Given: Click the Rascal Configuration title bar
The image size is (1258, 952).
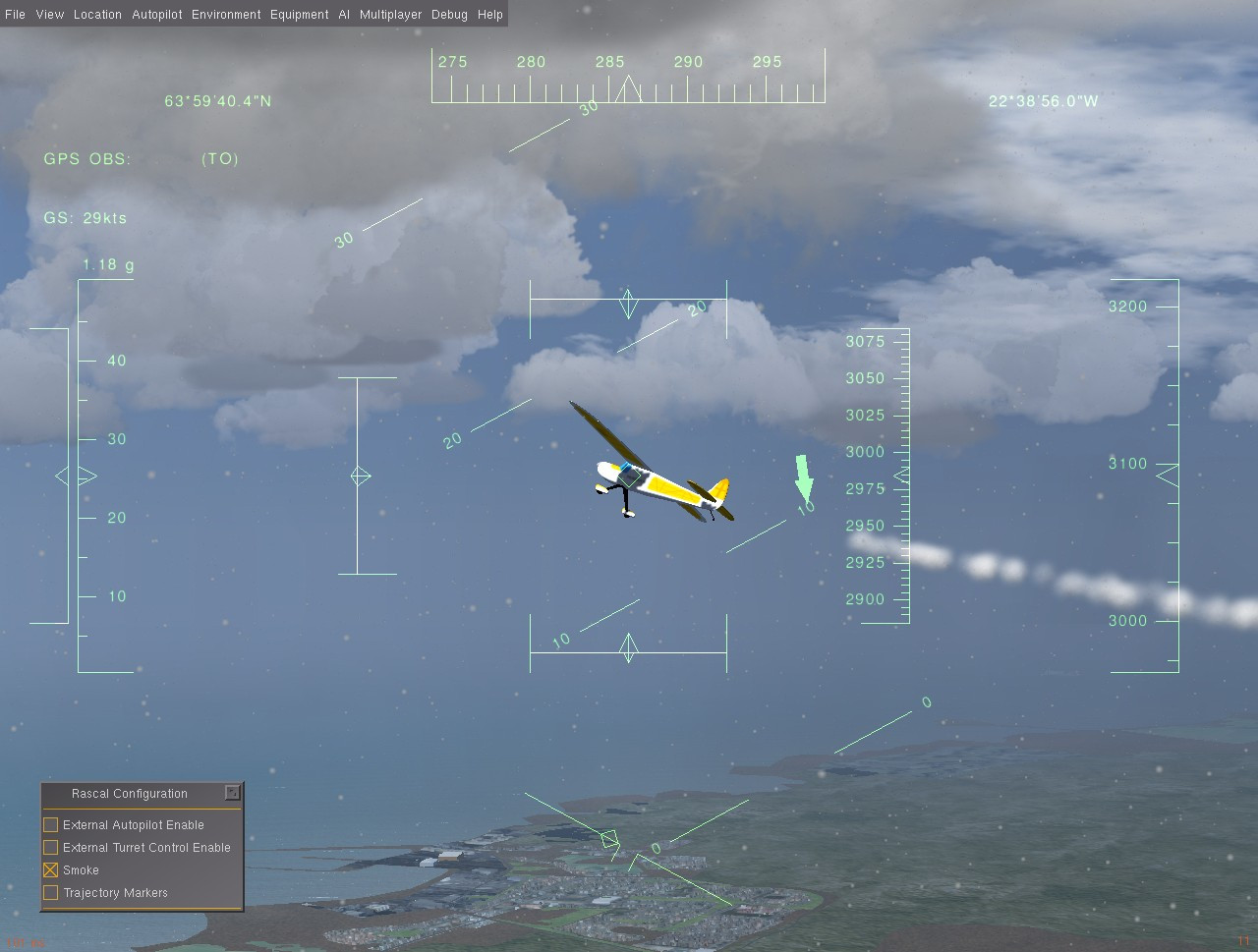Looking at the screenshot, I should 128,793.
